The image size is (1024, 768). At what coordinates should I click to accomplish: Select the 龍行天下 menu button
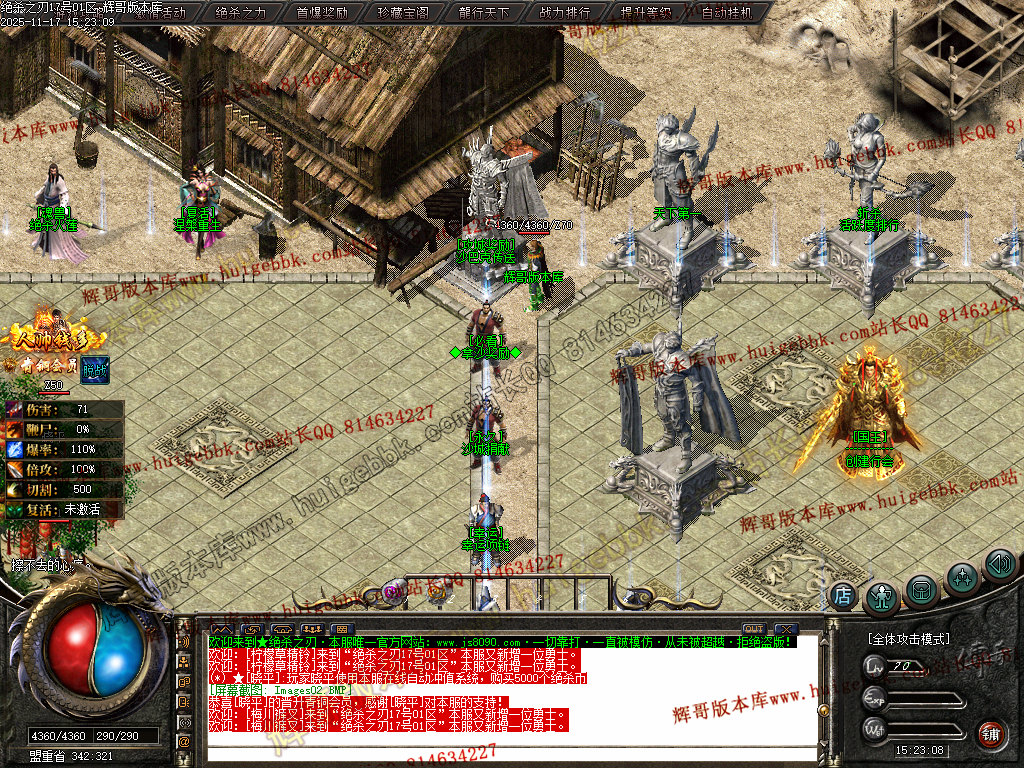tap(484, 13)
